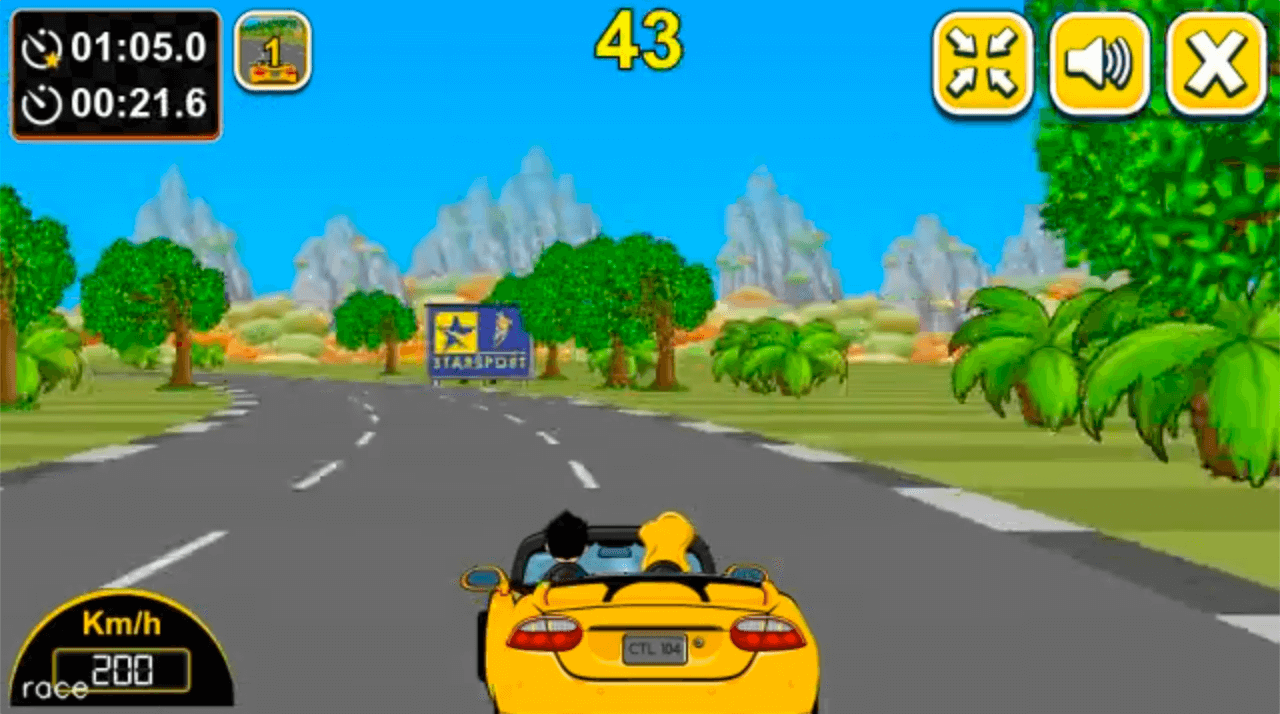The width and height of the screenshot is (1280, 714).
Task: Close the game with the X button
Action: tap(1216, 63)
